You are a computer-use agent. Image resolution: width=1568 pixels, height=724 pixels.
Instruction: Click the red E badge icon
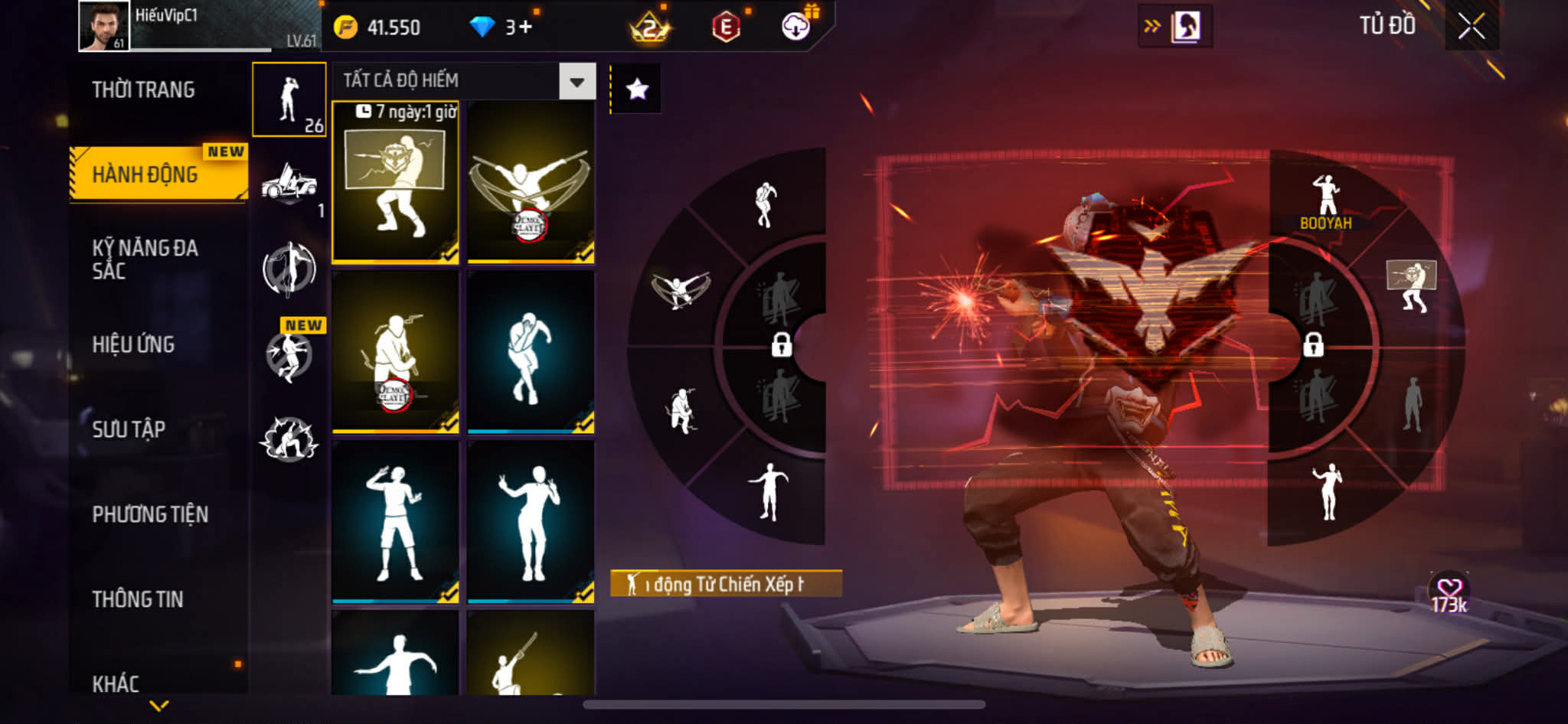(726, 28)
